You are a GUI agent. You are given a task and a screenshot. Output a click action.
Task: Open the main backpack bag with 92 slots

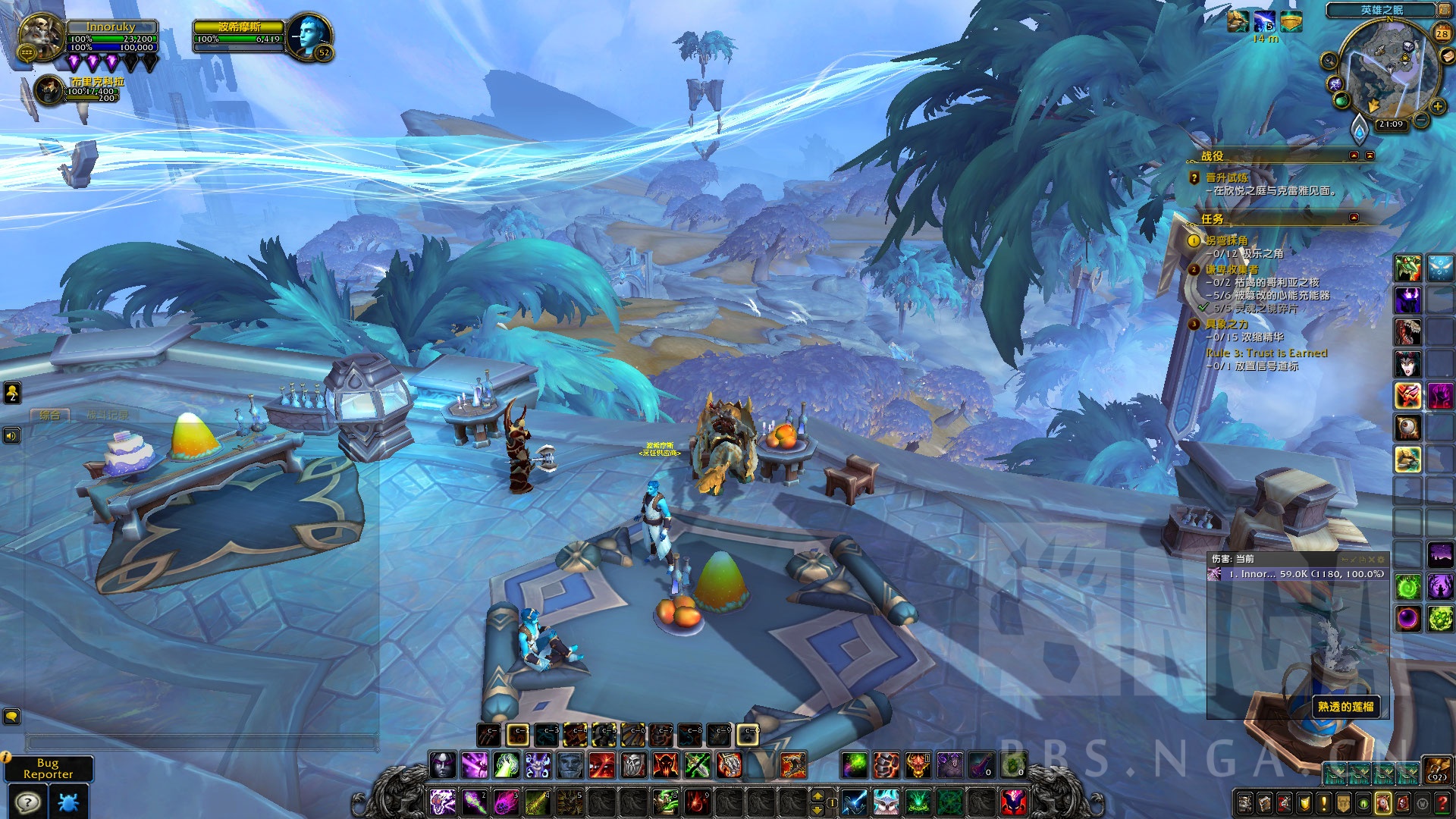pyautogui.click(x=1436, y=769)
